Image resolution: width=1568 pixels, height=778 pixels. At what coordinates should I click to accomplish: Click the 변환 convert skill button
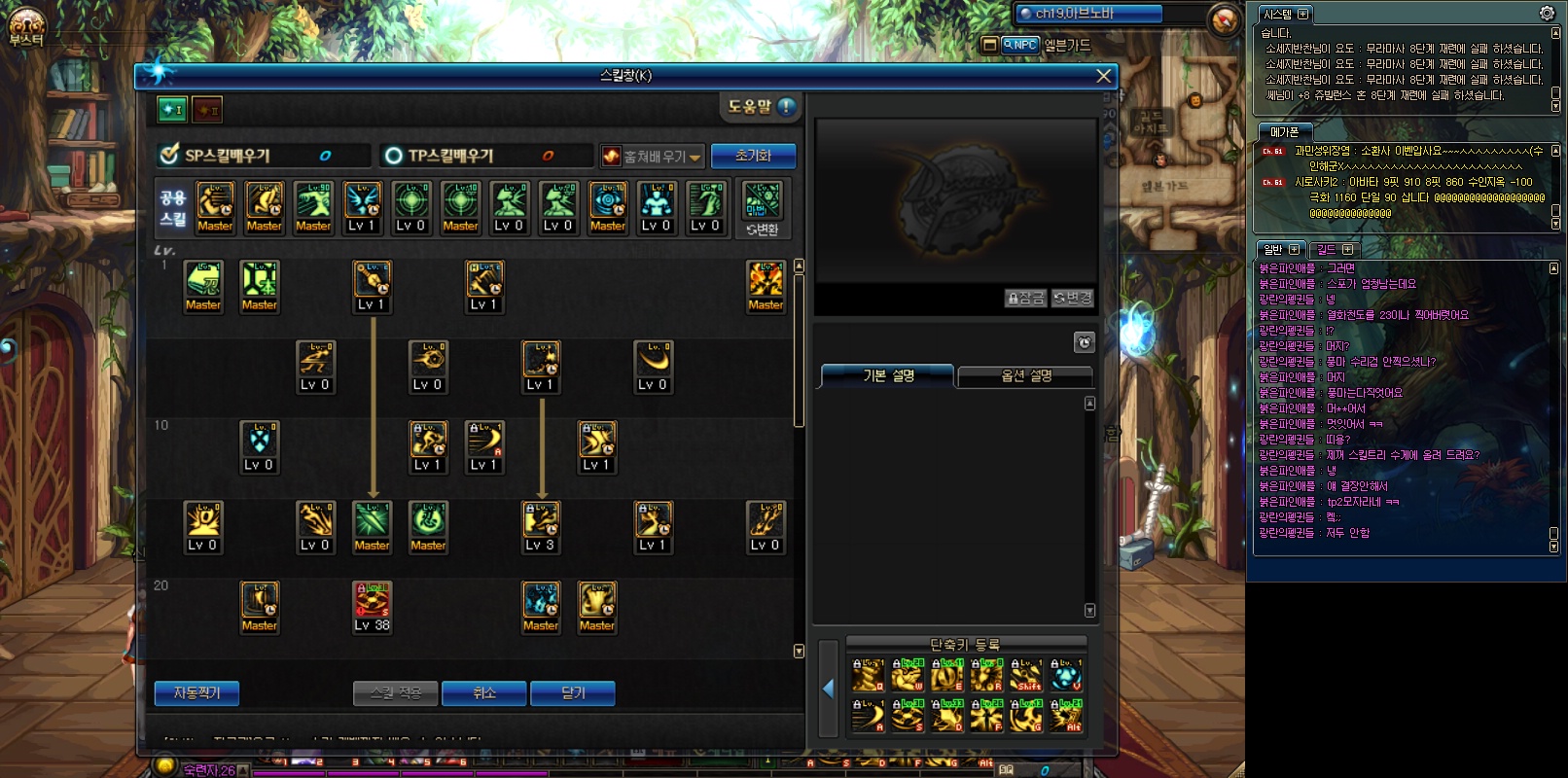tap(763, 208)
